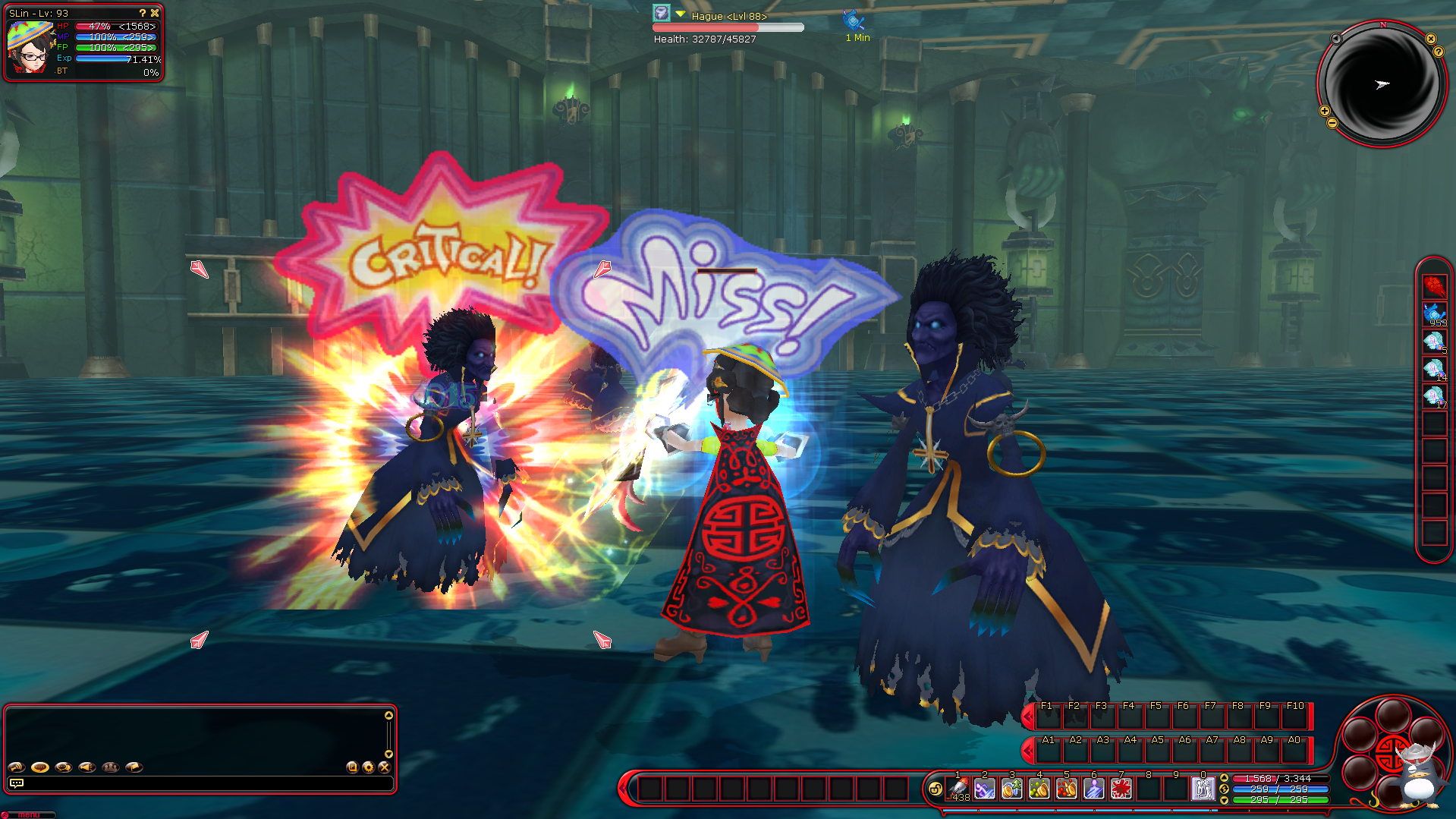Toggle the hotbar padlock button

[x=935, y=789]
